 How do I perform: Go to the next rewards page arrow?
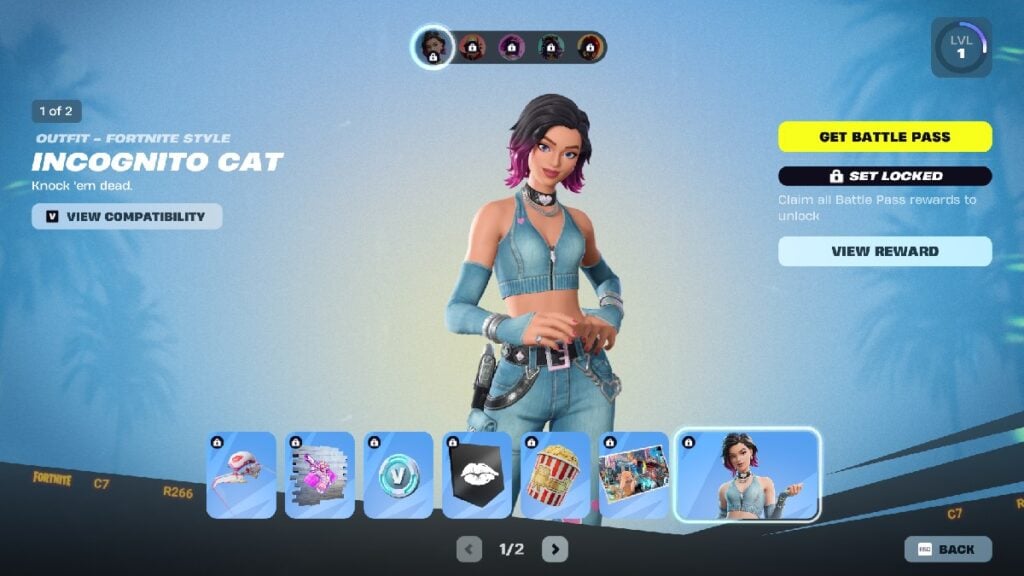(555, 549)
